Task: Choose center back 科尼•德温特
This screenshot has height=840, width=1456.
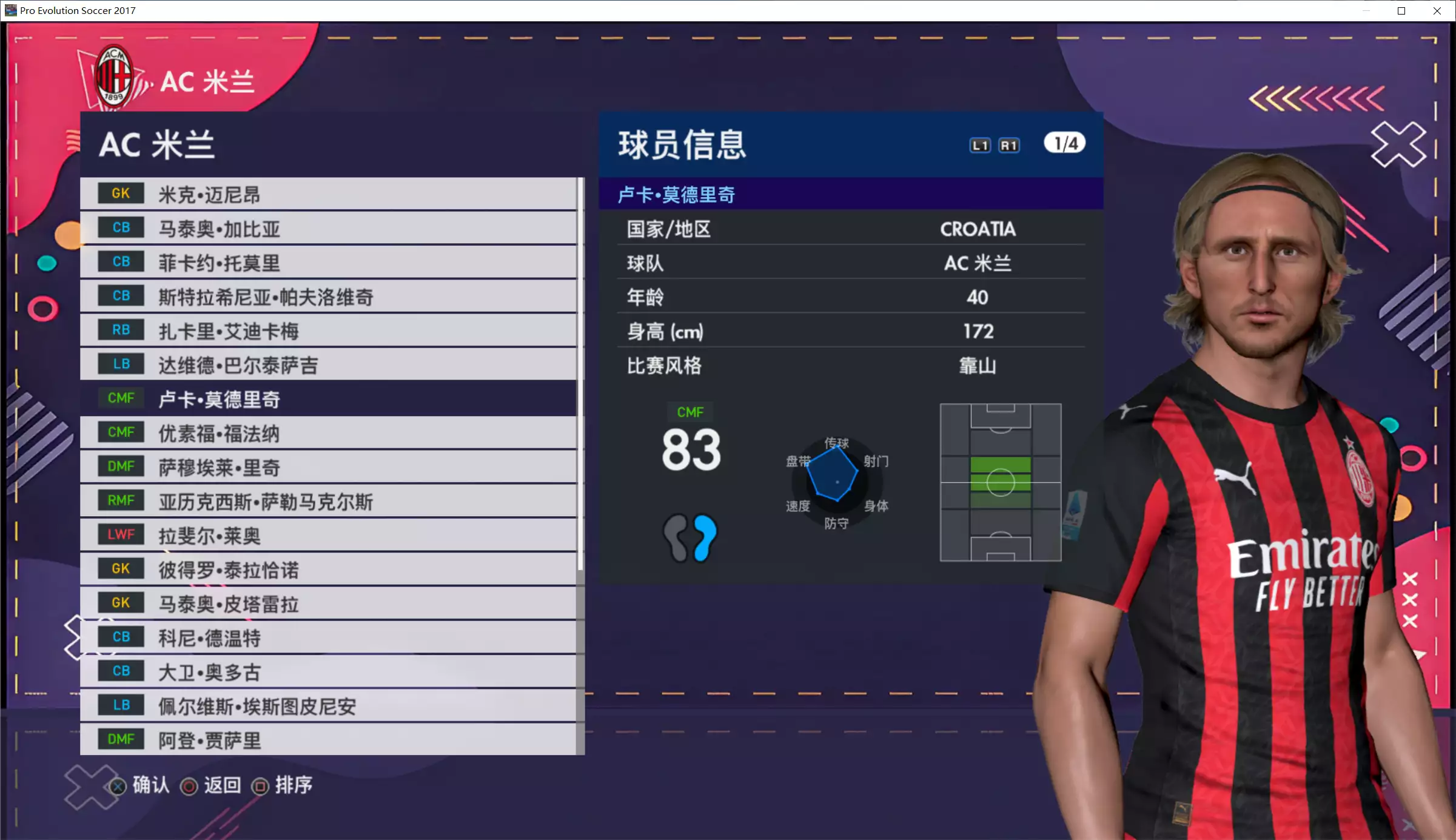Action: coord(327,637)
